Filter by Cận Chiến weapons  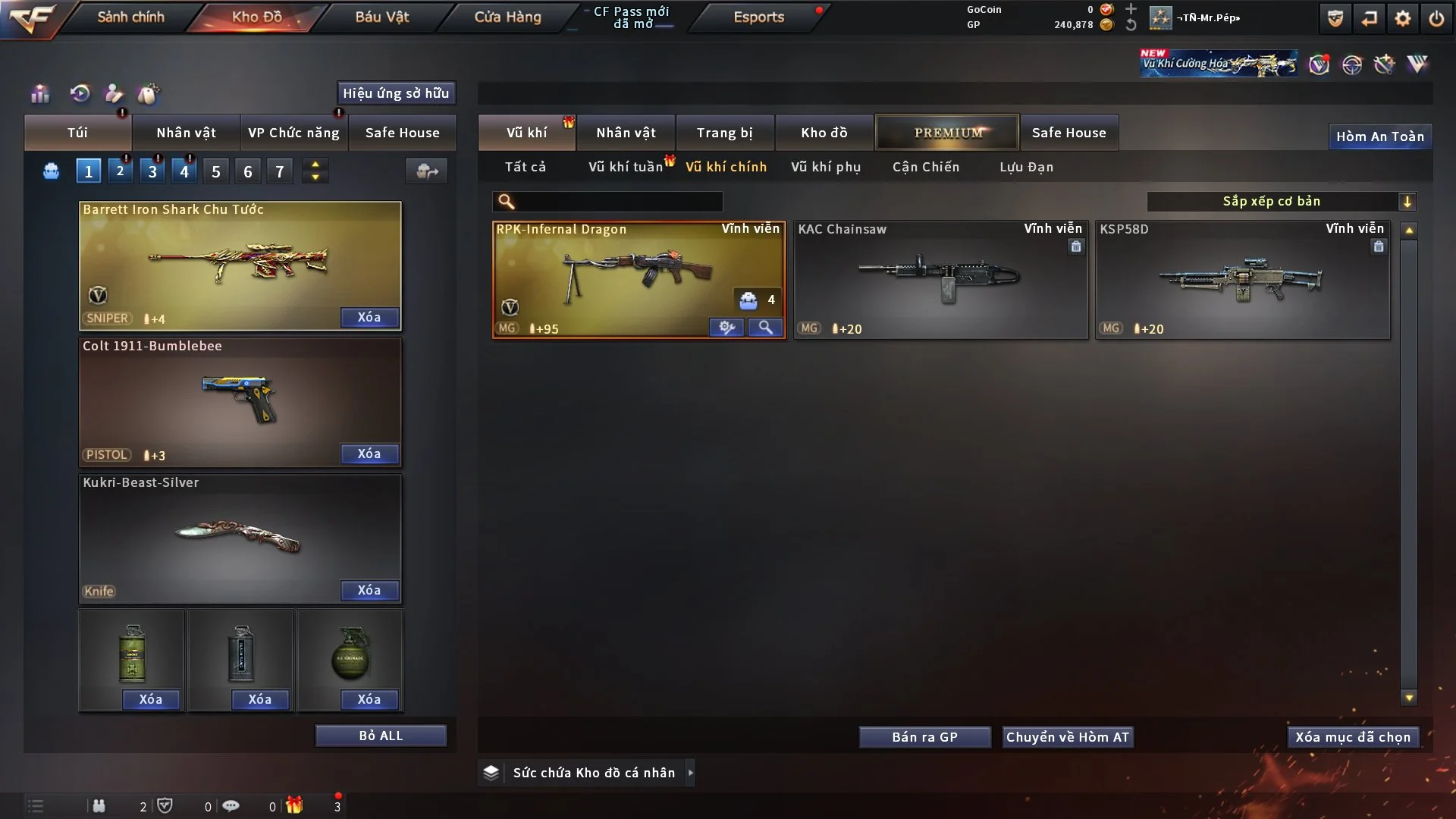click(x=926, y=167)
